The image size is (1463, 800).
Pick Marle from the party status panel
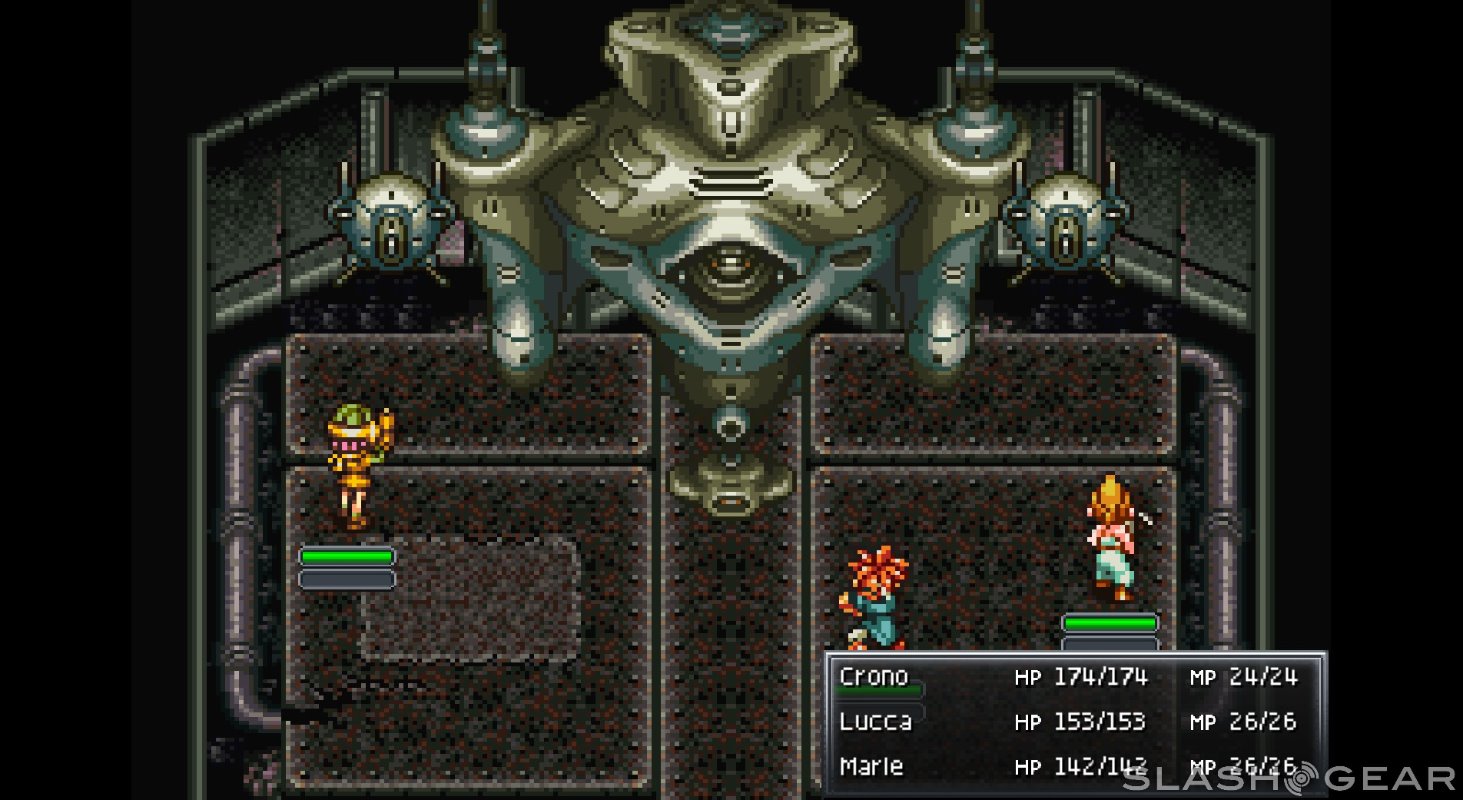tap(872, 766)
